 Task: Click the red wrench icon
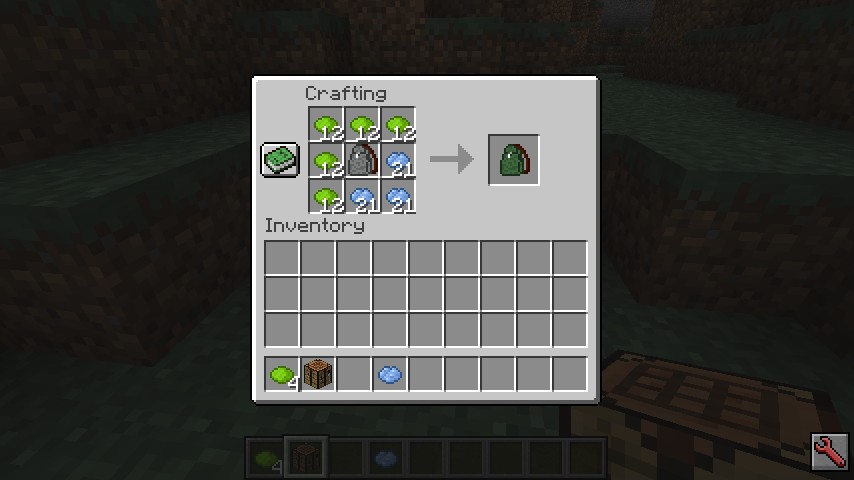click(x=830, y=454)
